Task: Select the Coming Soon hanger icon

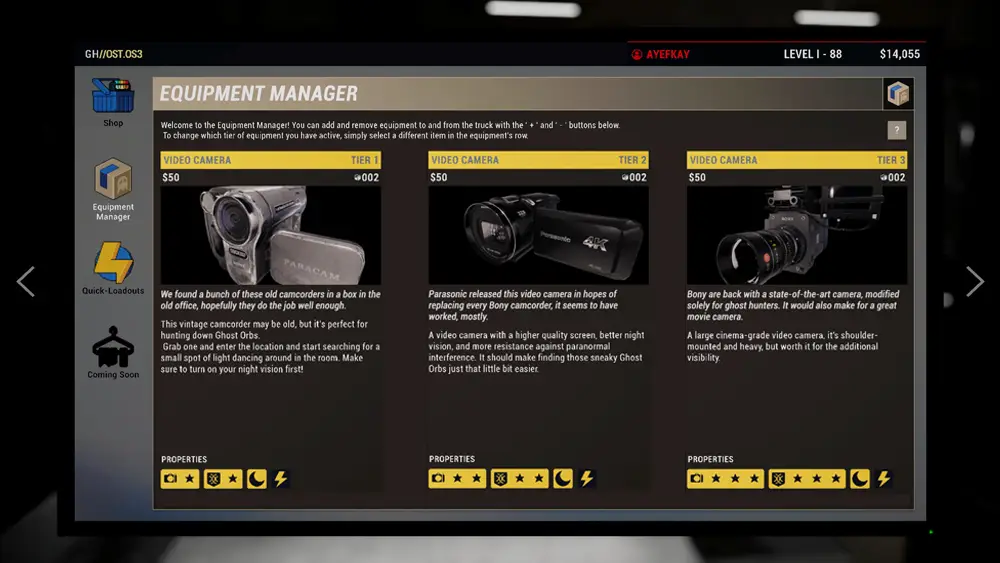Action: pyautogui.click(x=113, y=350)
